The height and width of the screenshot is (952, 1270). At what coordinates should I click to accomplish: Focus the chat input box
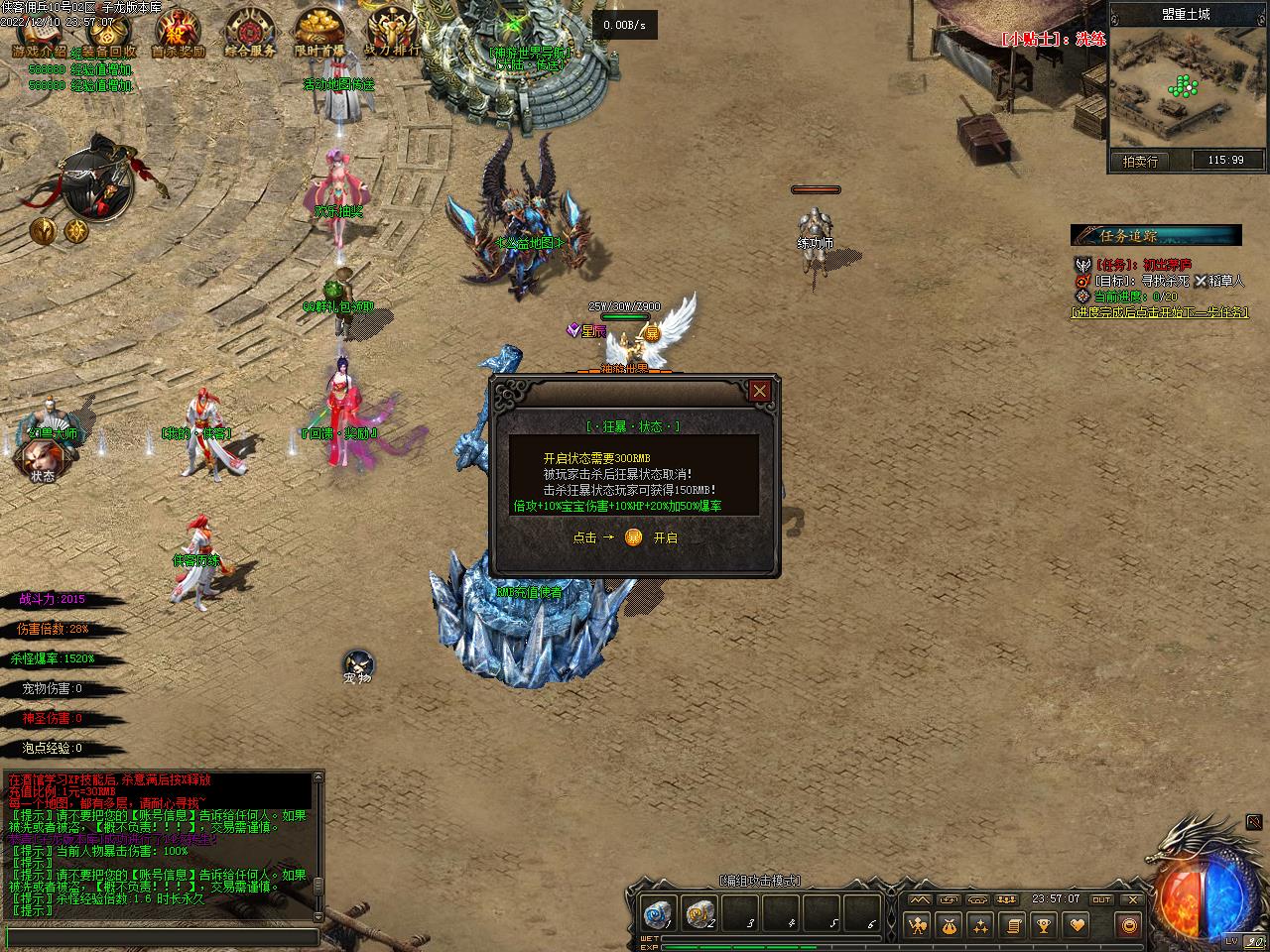[x=162, y=937]
